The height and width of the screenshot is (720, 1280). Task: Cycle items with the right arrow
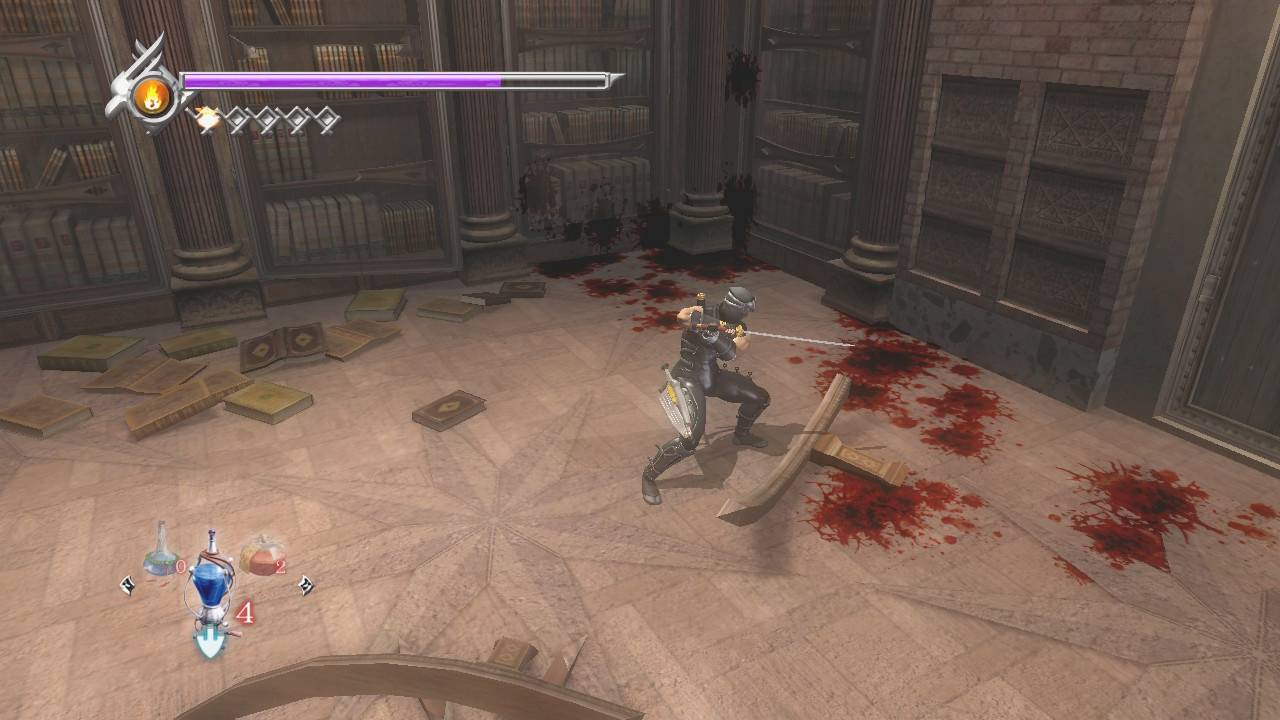coord(305,585)
